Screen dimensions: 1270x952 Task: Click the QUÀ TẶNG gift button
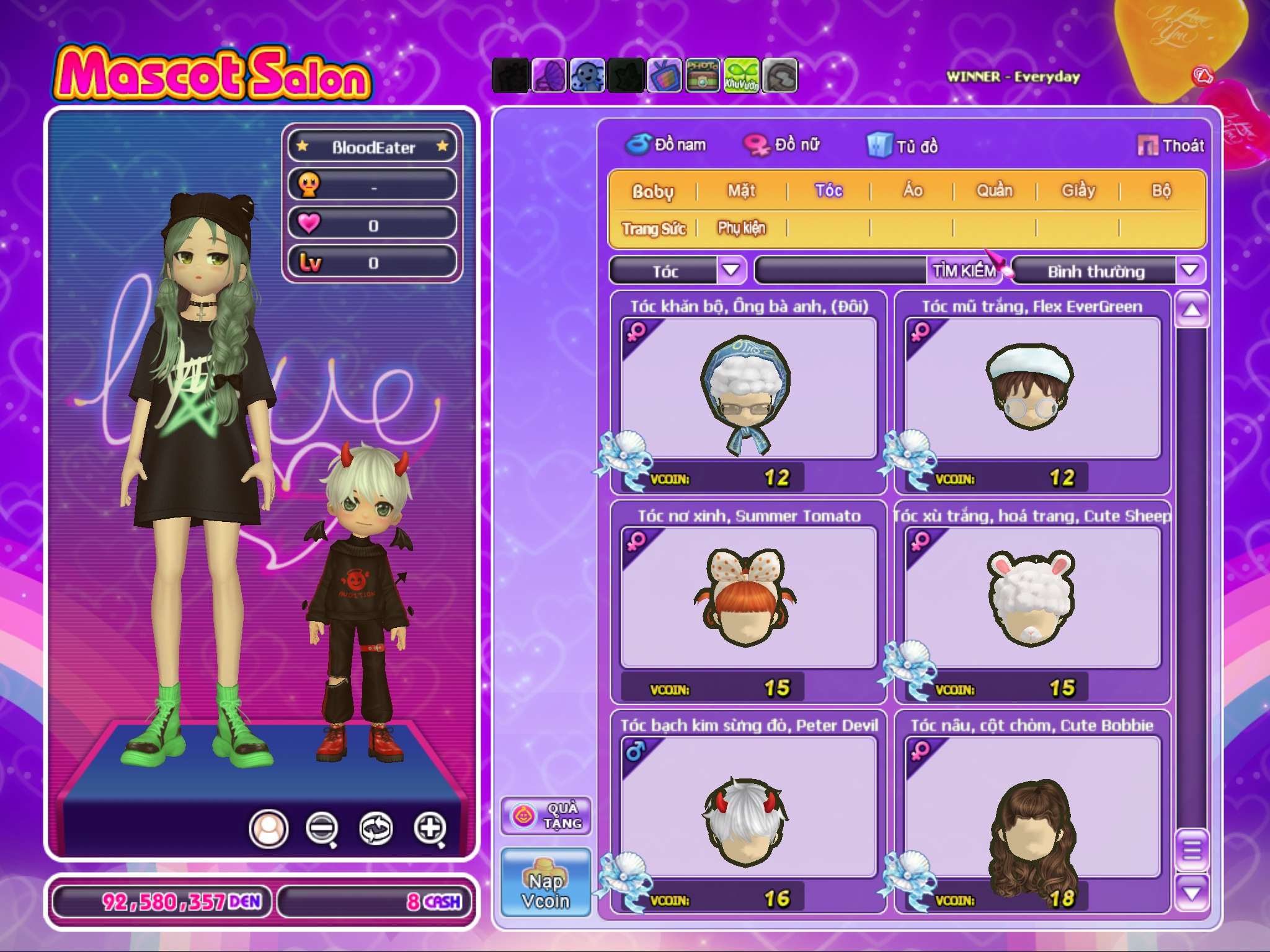[x=546, y=816]
